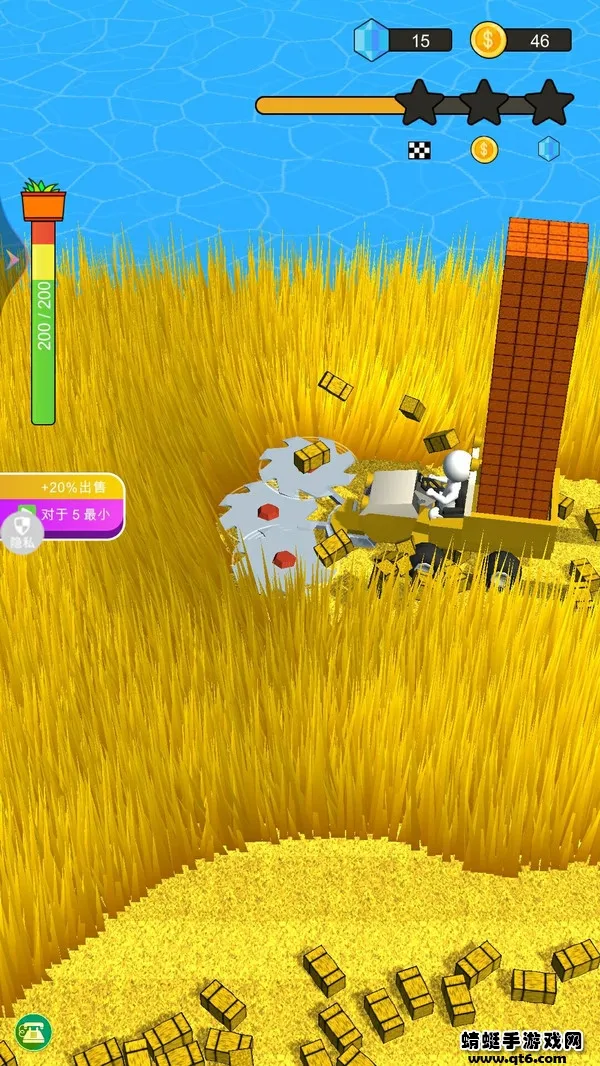Tap the green telephone icon
600x1066 pixels.
tap(33, 1031)
